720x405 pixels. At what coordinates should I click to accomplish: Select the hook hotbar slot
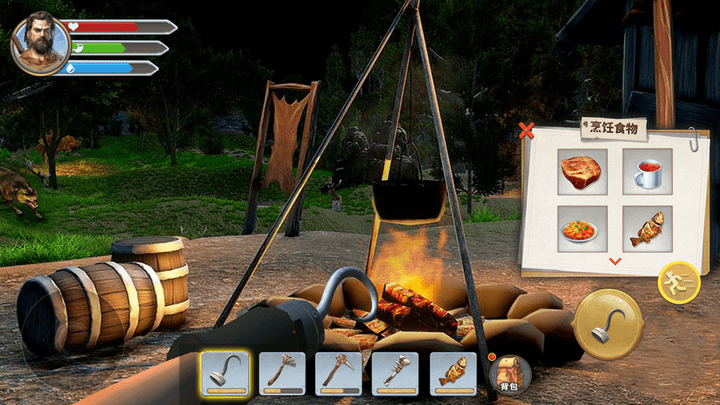(x=225, y=373)
